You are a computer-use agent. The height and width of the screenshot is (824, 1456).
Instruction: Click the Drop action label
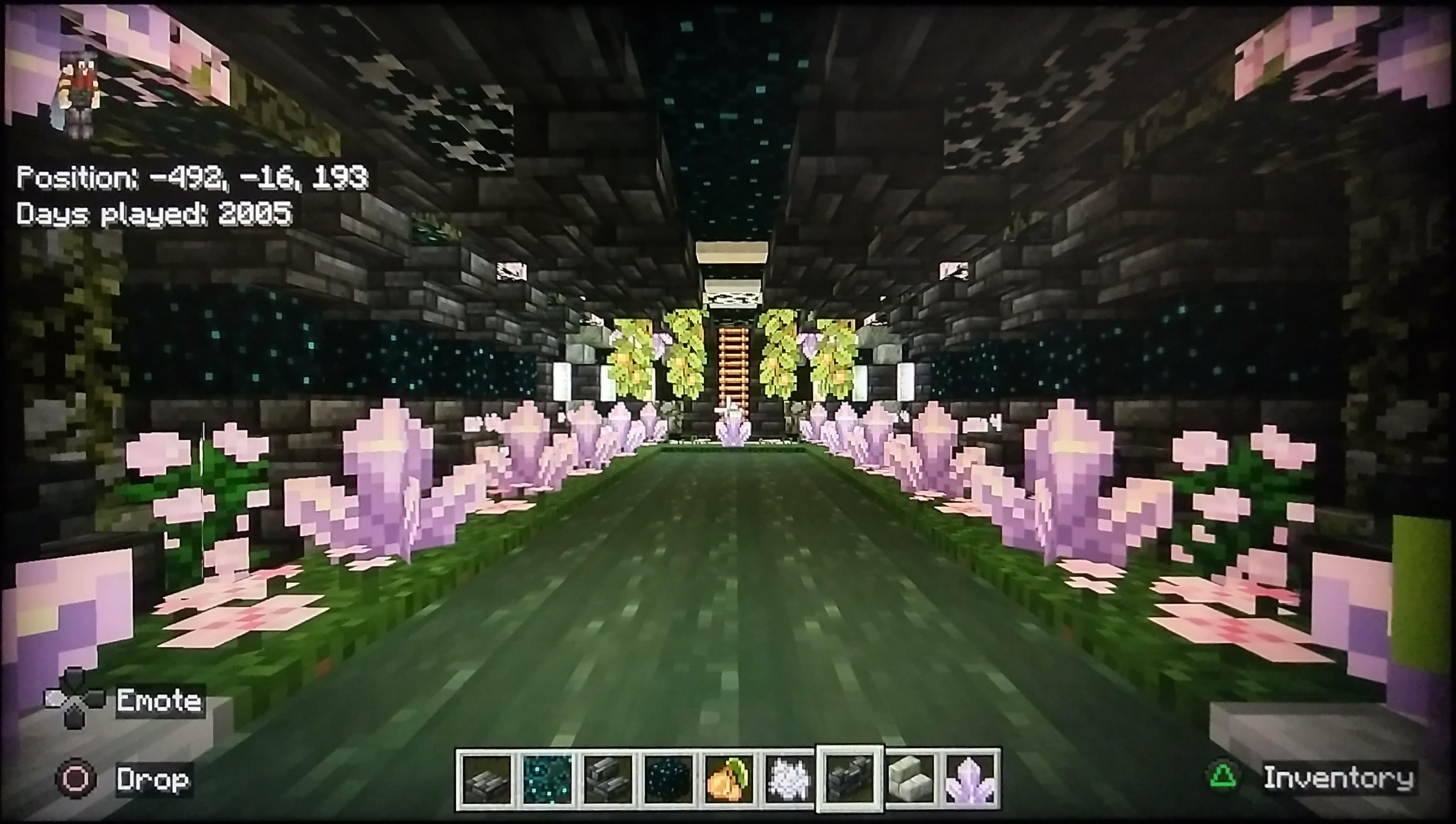click(x=151, y=780)
